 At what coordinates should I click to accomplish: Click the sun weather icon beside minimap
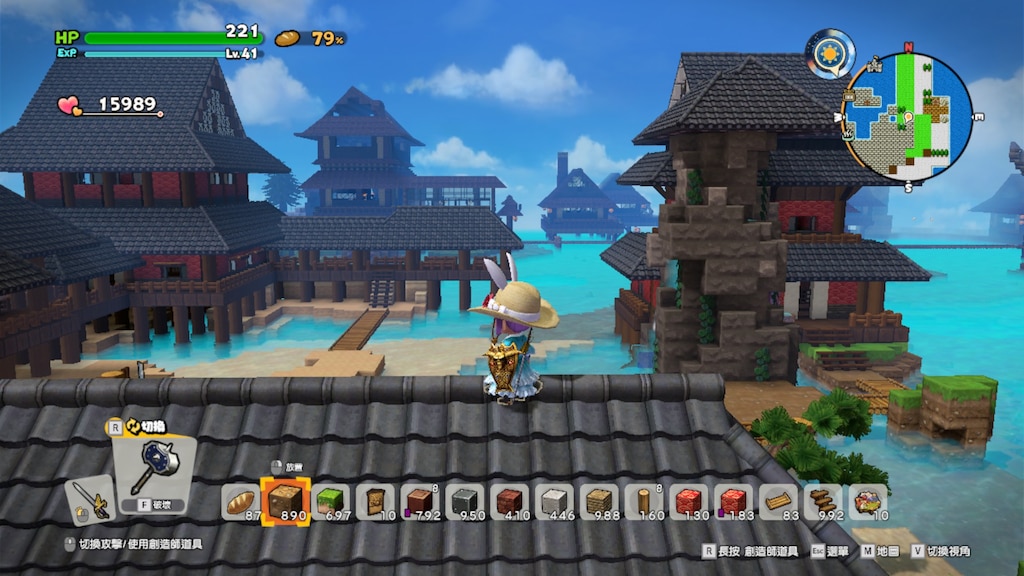point(830,52)
